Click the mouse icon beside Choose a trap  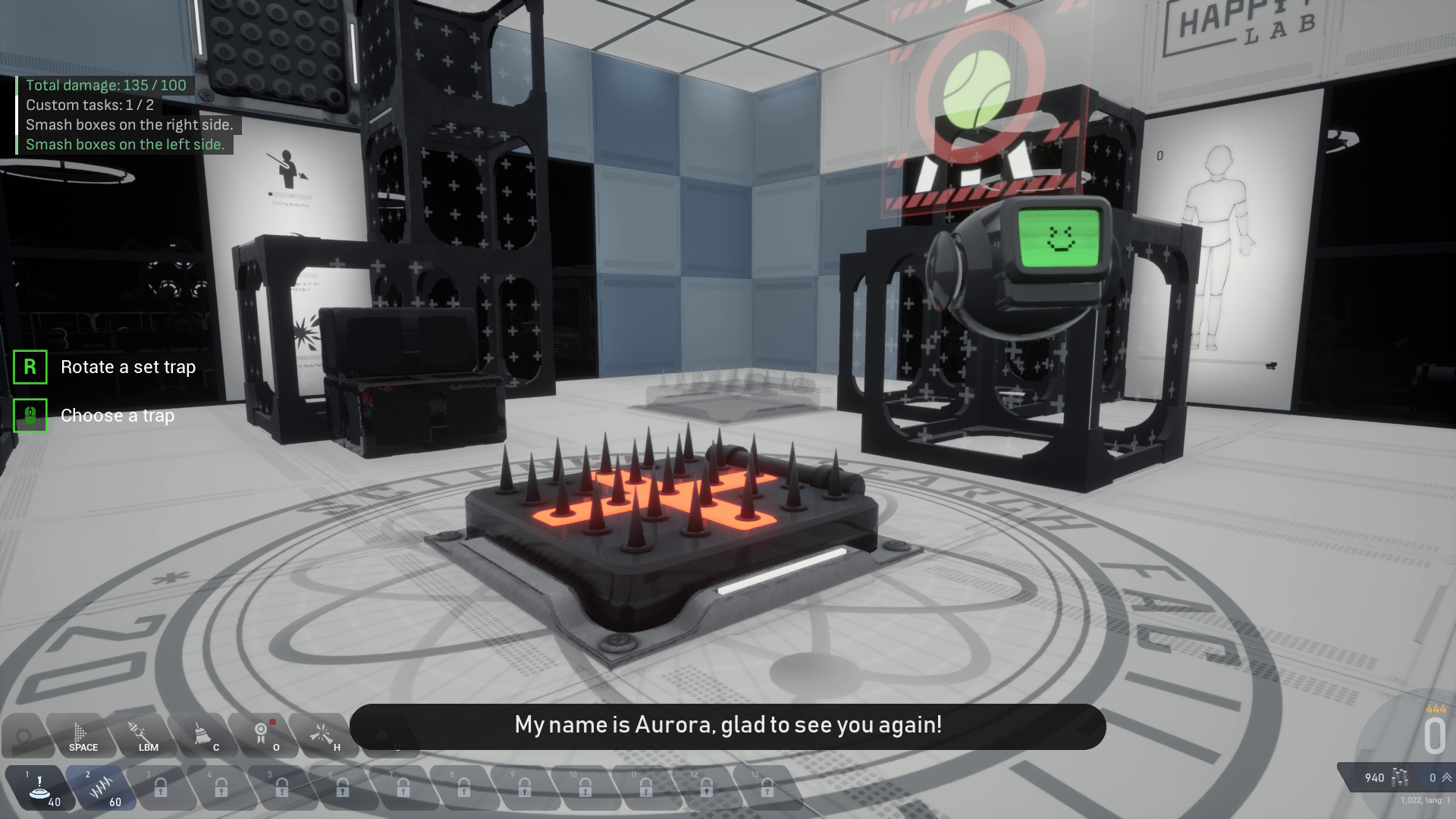[x=29, y=416]
